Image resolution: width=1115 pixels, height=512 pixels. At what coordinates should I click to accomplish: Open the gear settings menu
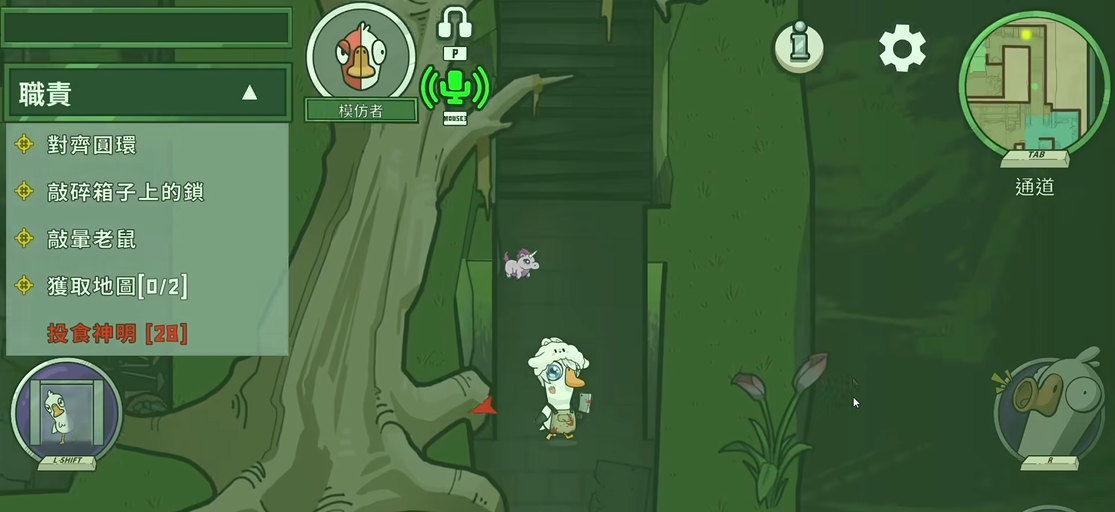pyautogui.click(x=902, y=48)
